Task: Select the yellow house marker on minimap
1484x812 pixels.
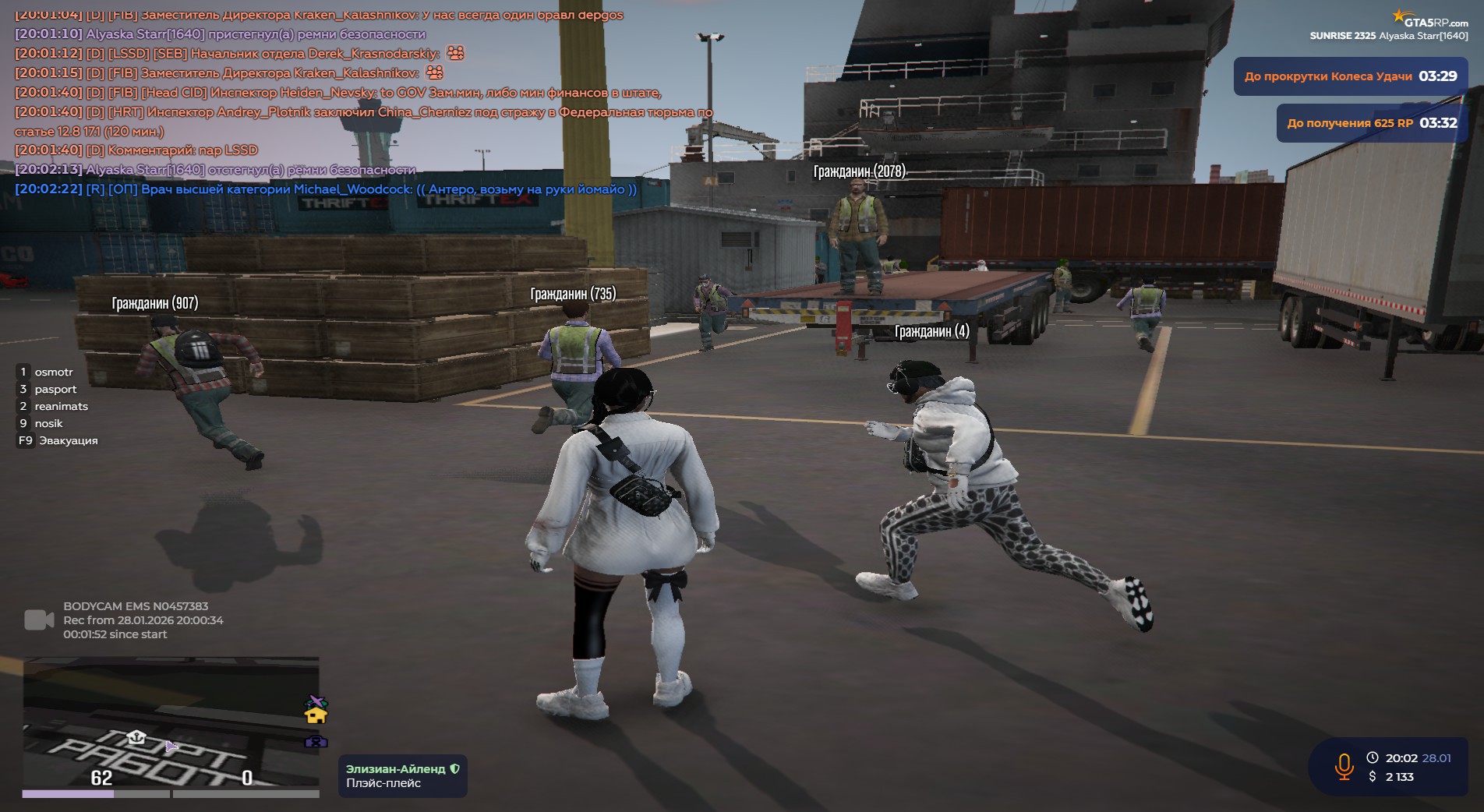Action: click(x=316, y=714)
